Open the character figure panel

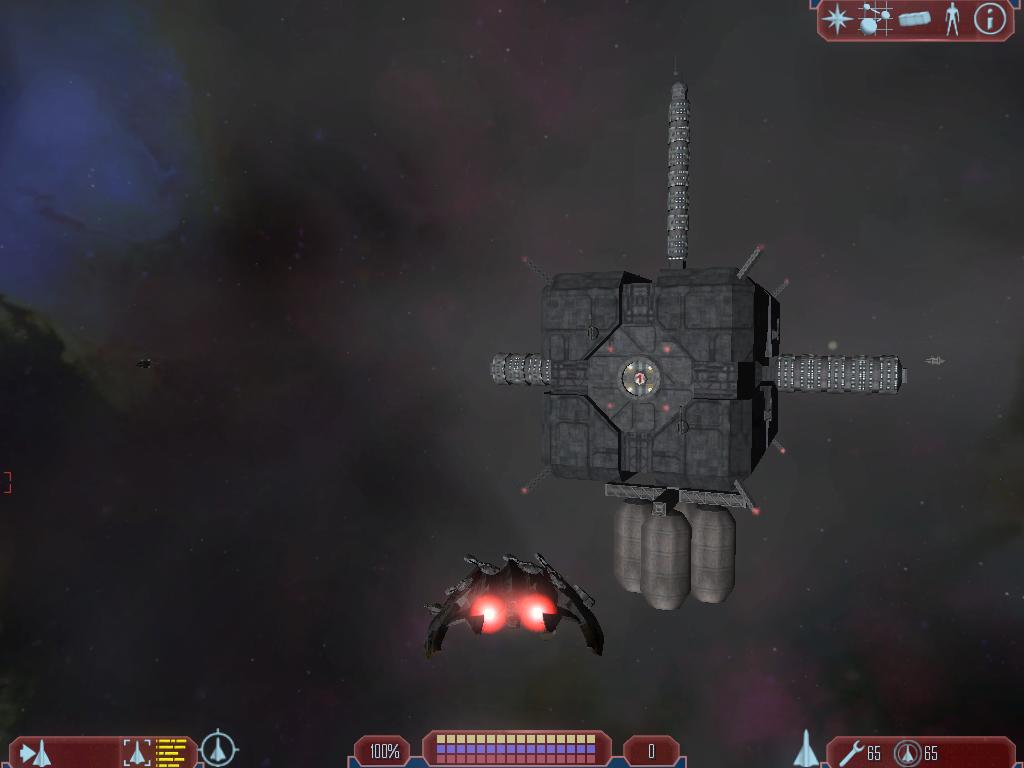click(x=952, y=19)
